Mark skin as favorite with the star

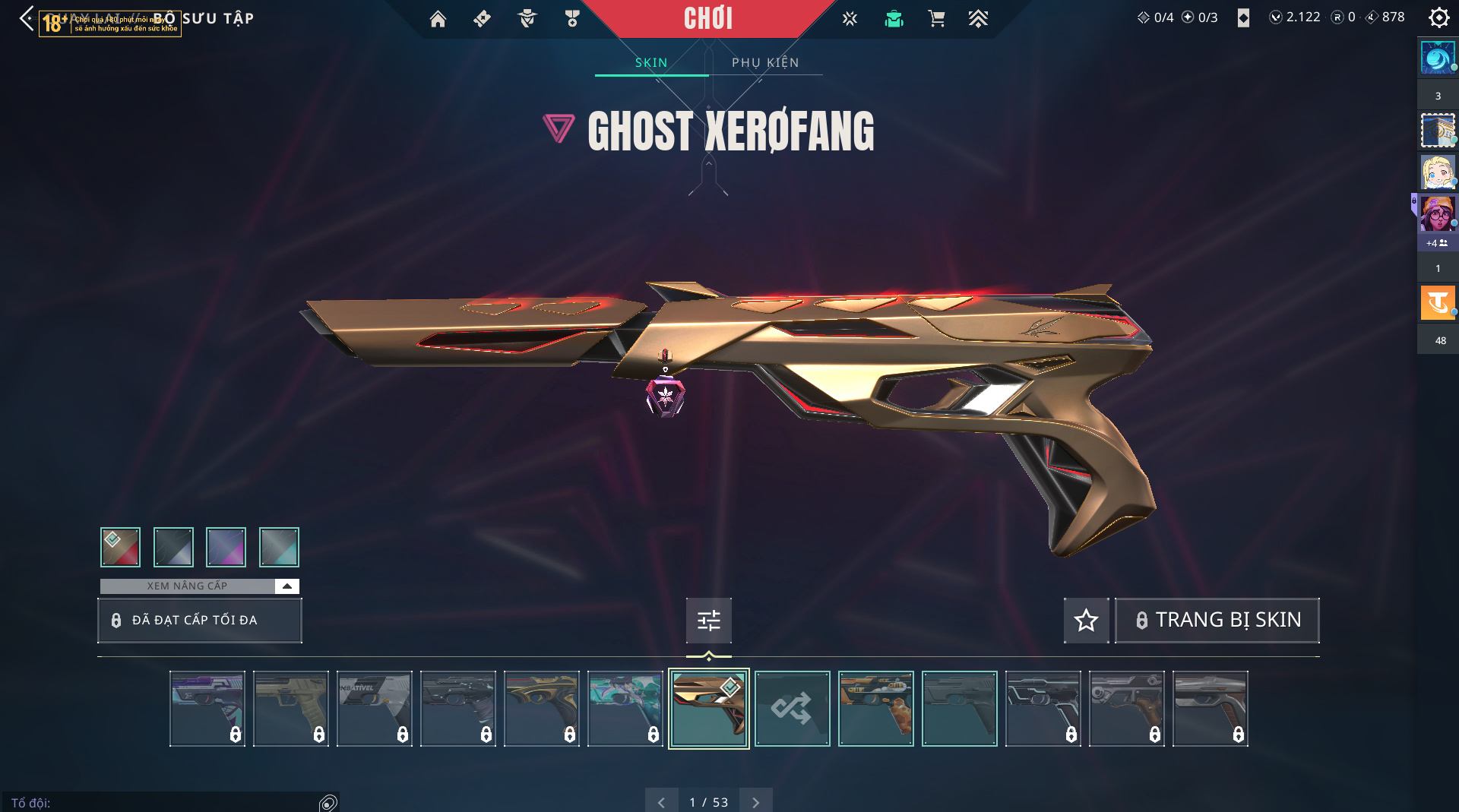click(x=1086, y=621)
